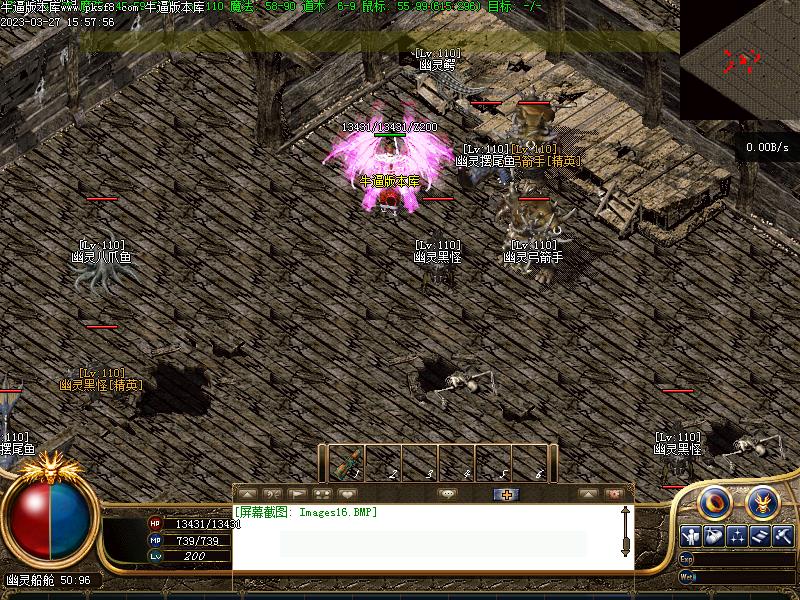The height and width of the screenshot is (600, 800).
Task: Open the sparkling stars skills icon
Action: coord(737,536)
